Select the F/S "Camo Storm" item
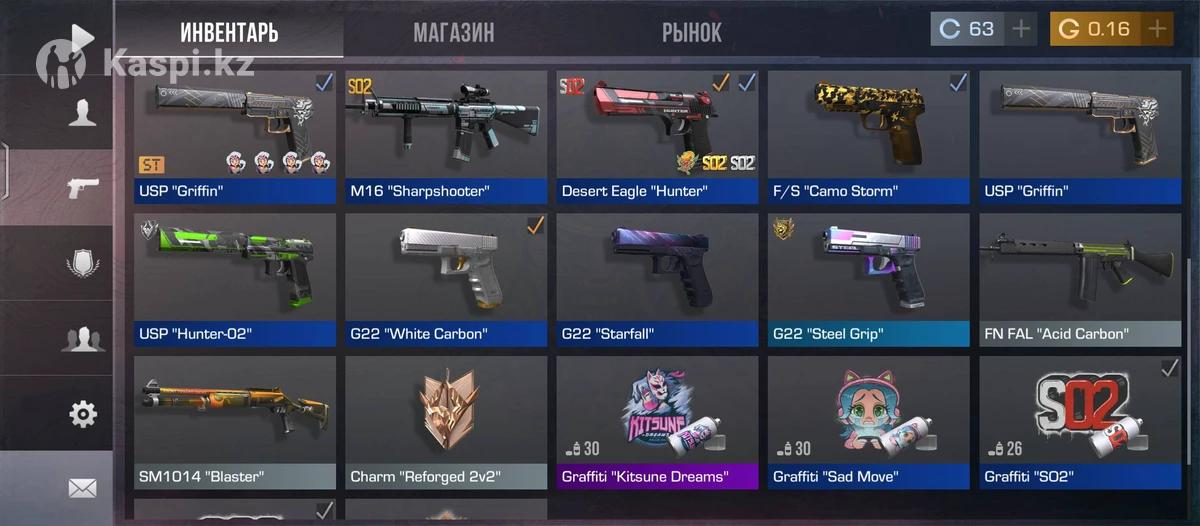The image size is (1200, 526). point(868,136)
